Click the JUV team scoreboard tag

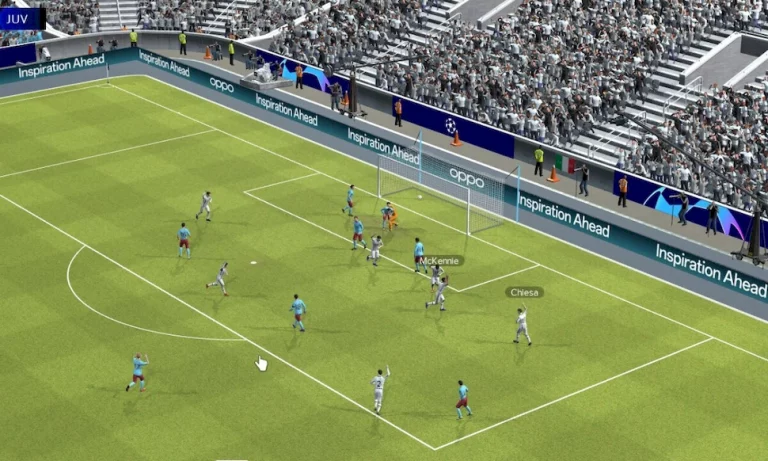tap(22, 18)
